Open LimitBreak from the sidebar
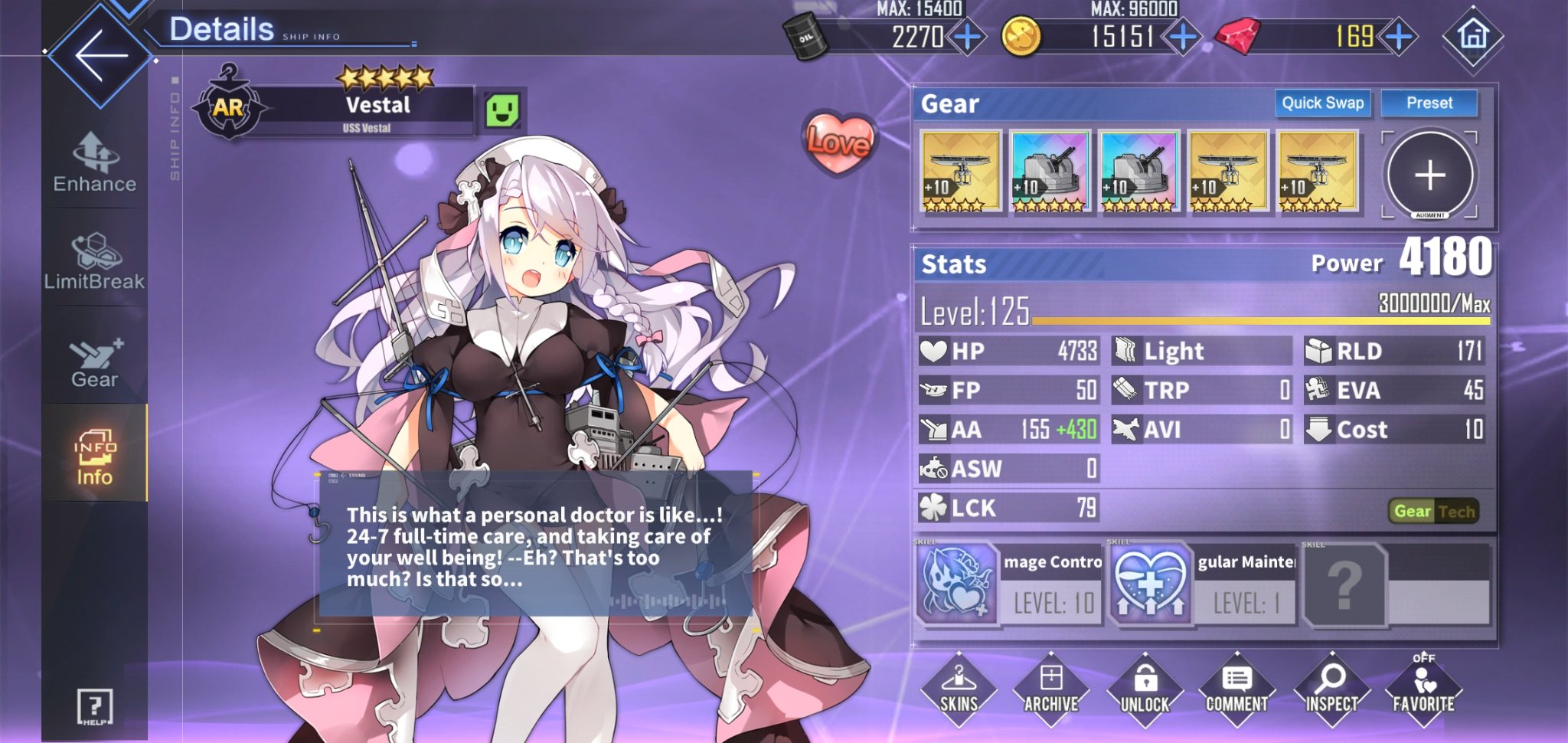Viewport: 1568px width, 743px height. coord(93,260)
